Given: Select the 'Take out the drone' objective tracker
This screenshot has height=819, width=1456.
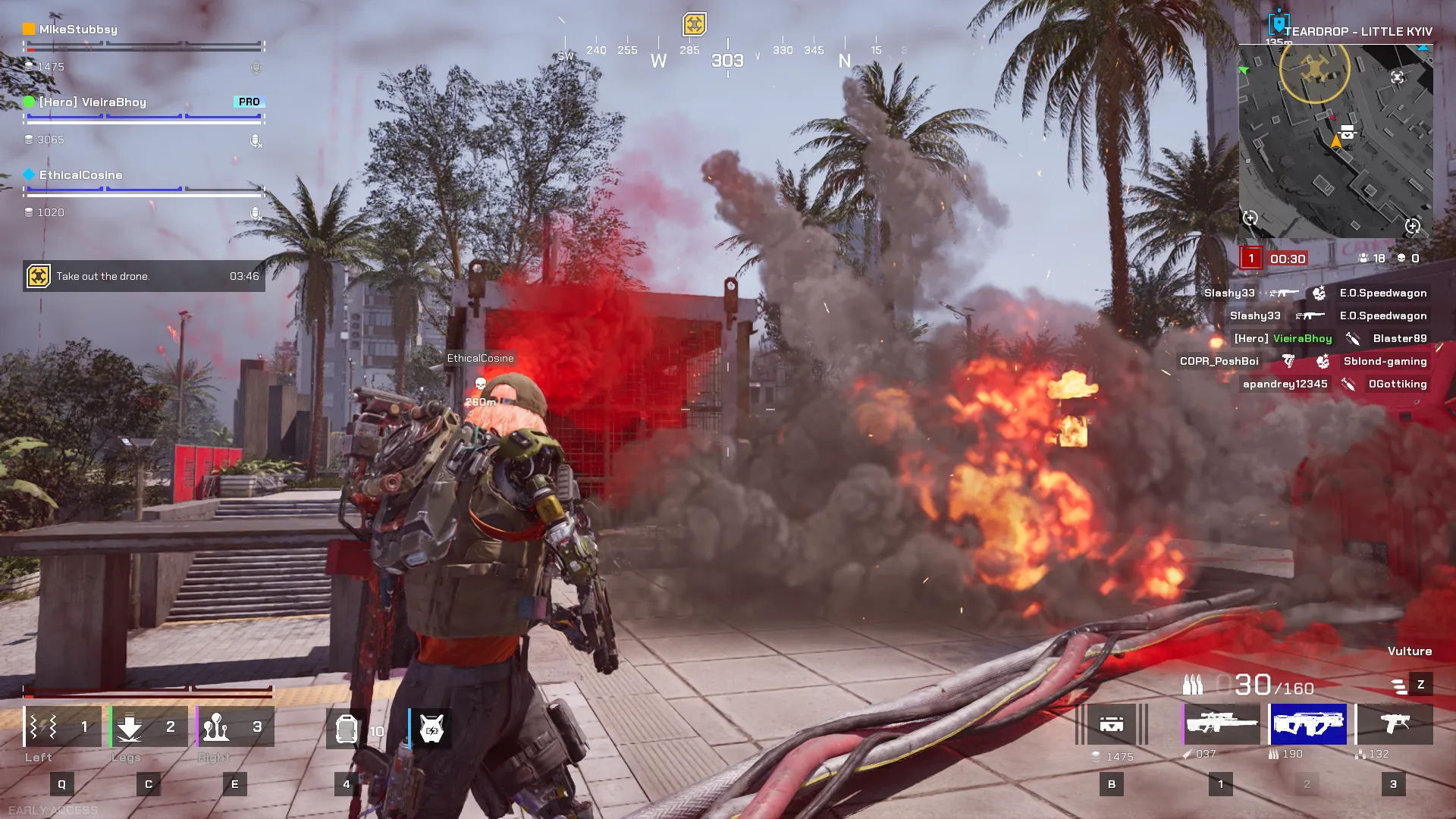Looking at the screenshot, I should tap(144, 277).
